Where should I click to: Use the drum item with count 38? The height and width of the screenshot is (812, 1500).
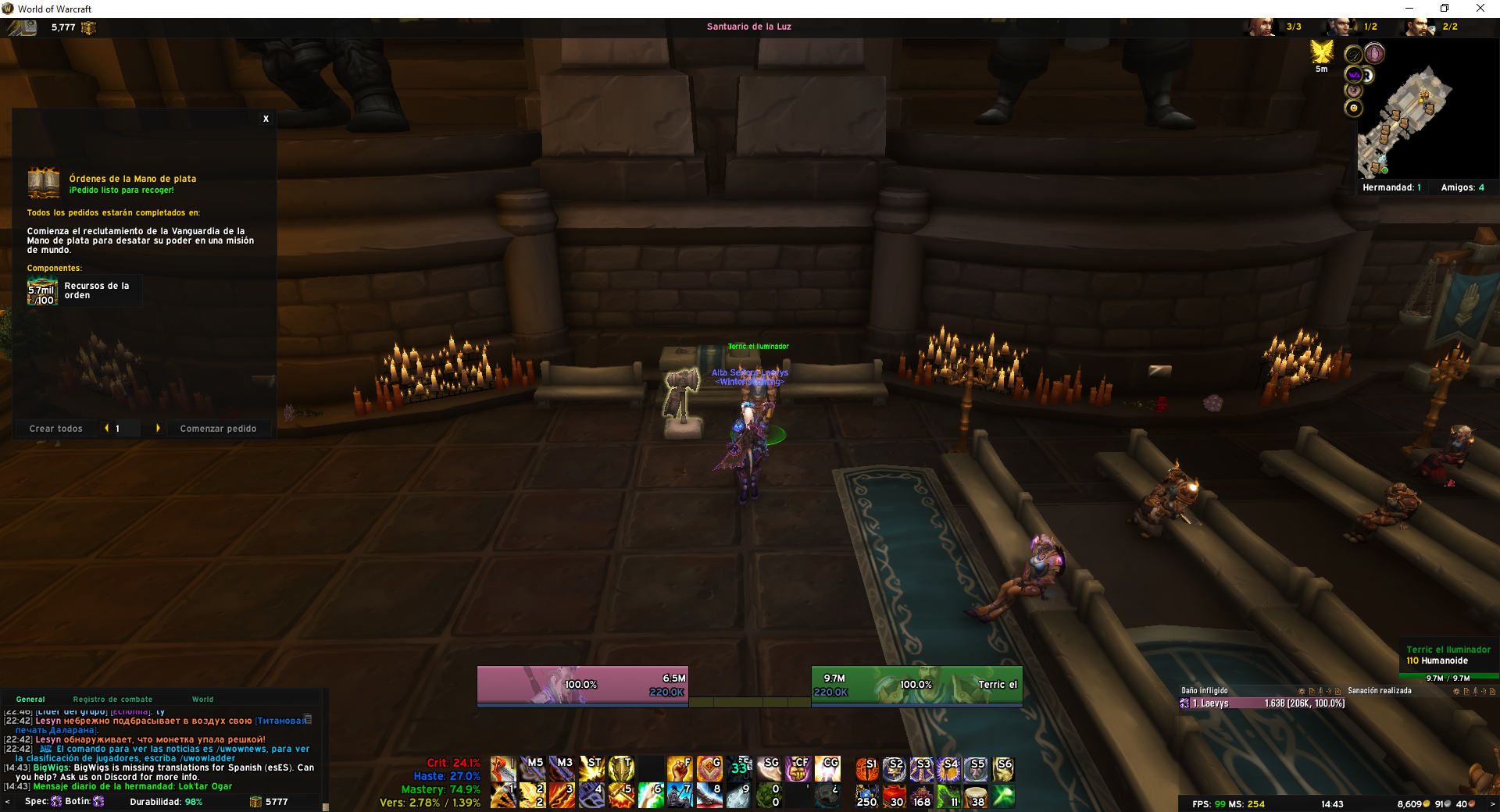pyautogui.click(x=974, y=796)
